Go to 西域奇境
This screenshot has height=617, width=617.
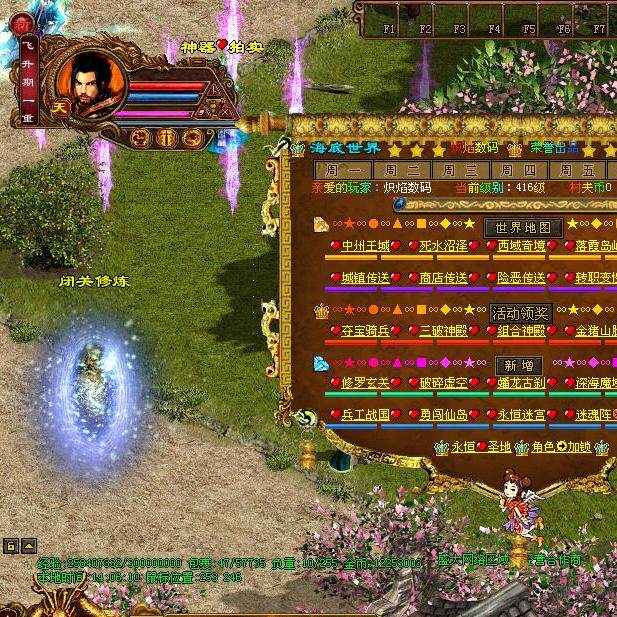521,245
